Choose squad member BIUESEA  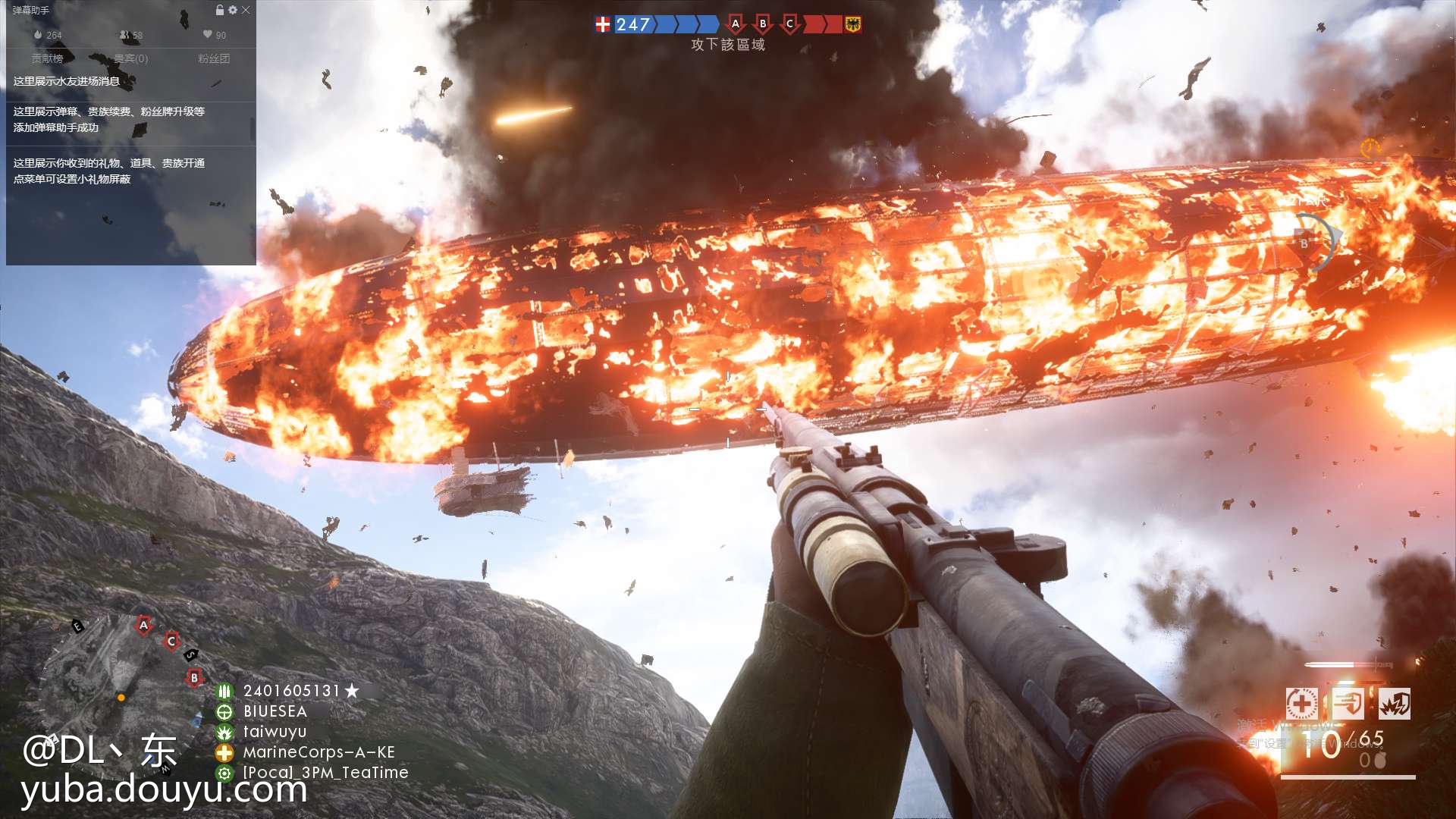point(275,711)
